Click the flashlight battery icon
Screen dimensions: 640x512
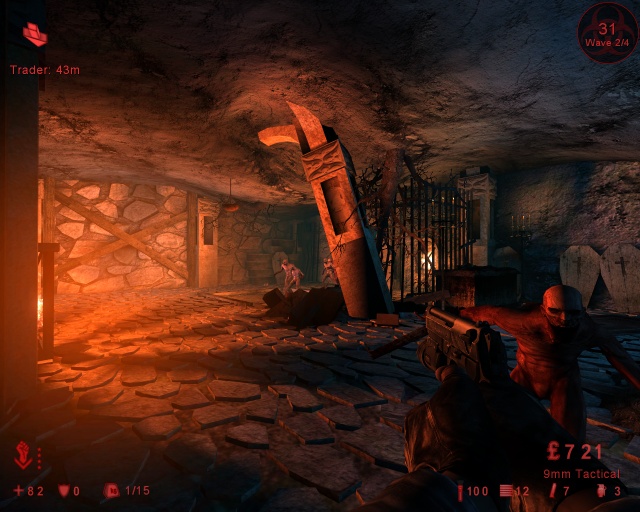pos(461,491)
